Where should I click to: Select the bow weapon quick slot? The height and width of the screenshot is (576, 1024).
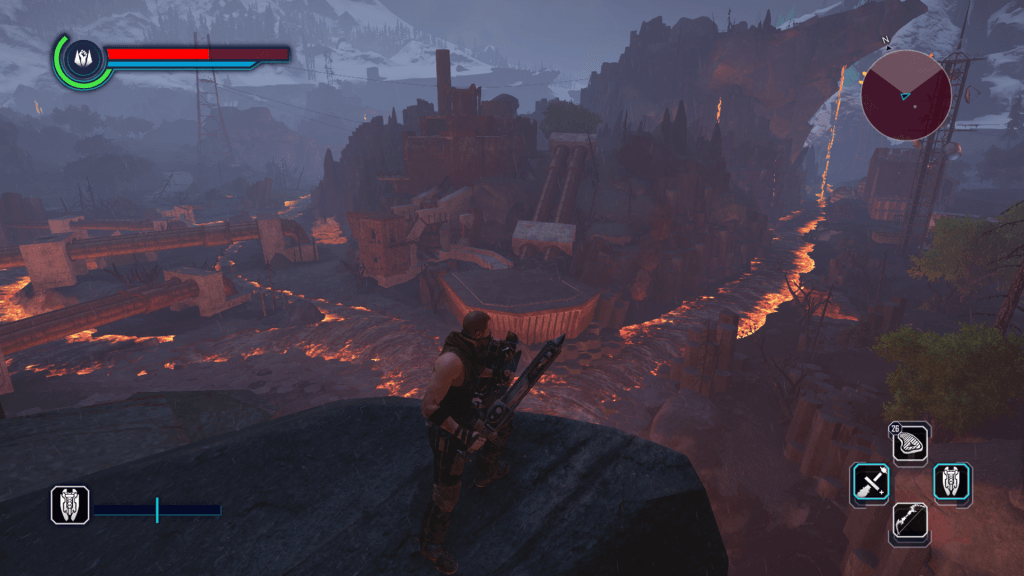click(x=910, y=522)
